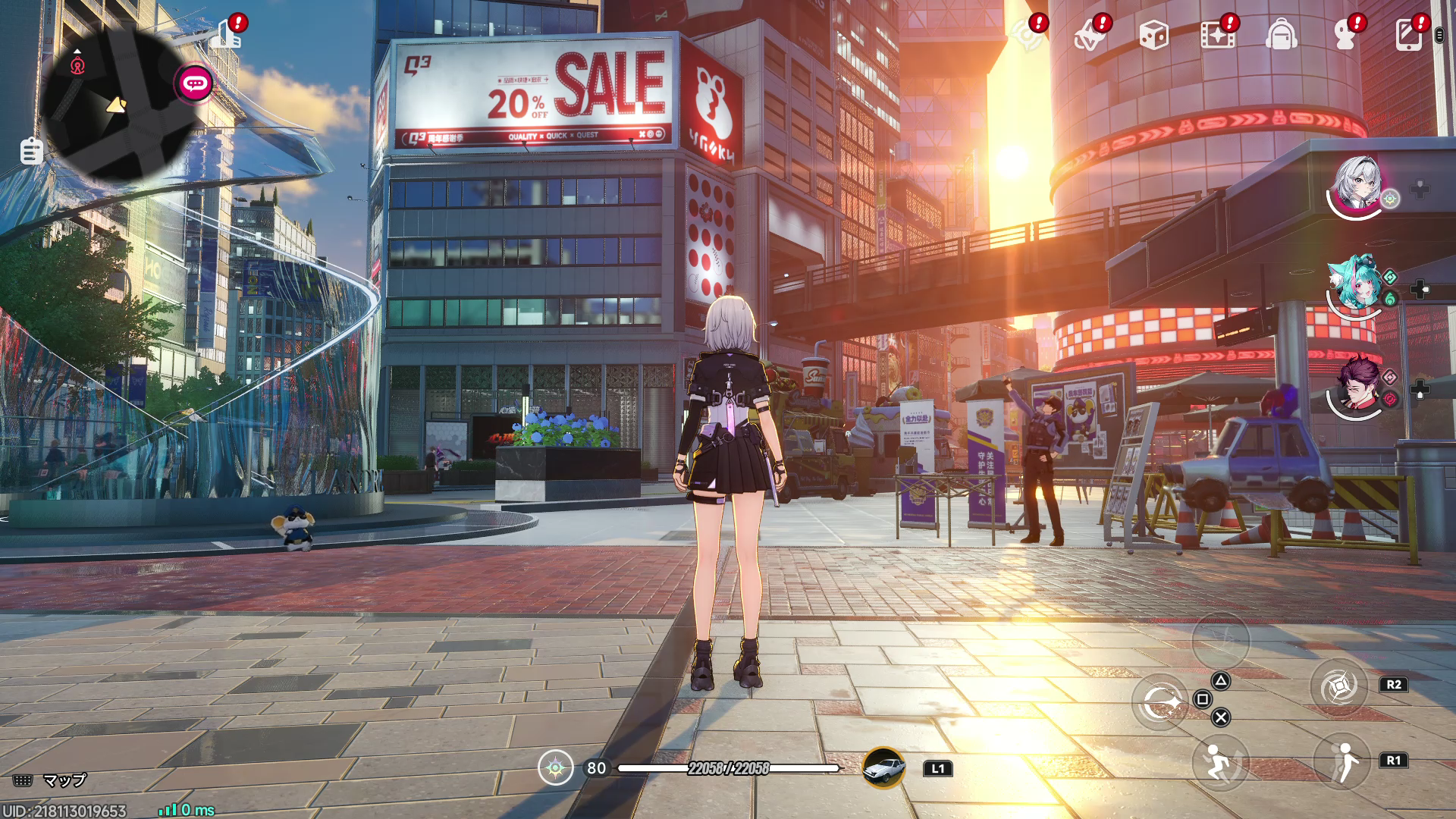The width and height of the screenshot is (1456, 819).
Task: Open the faded target icon with alert badge
Action: tap(1028, 36)
